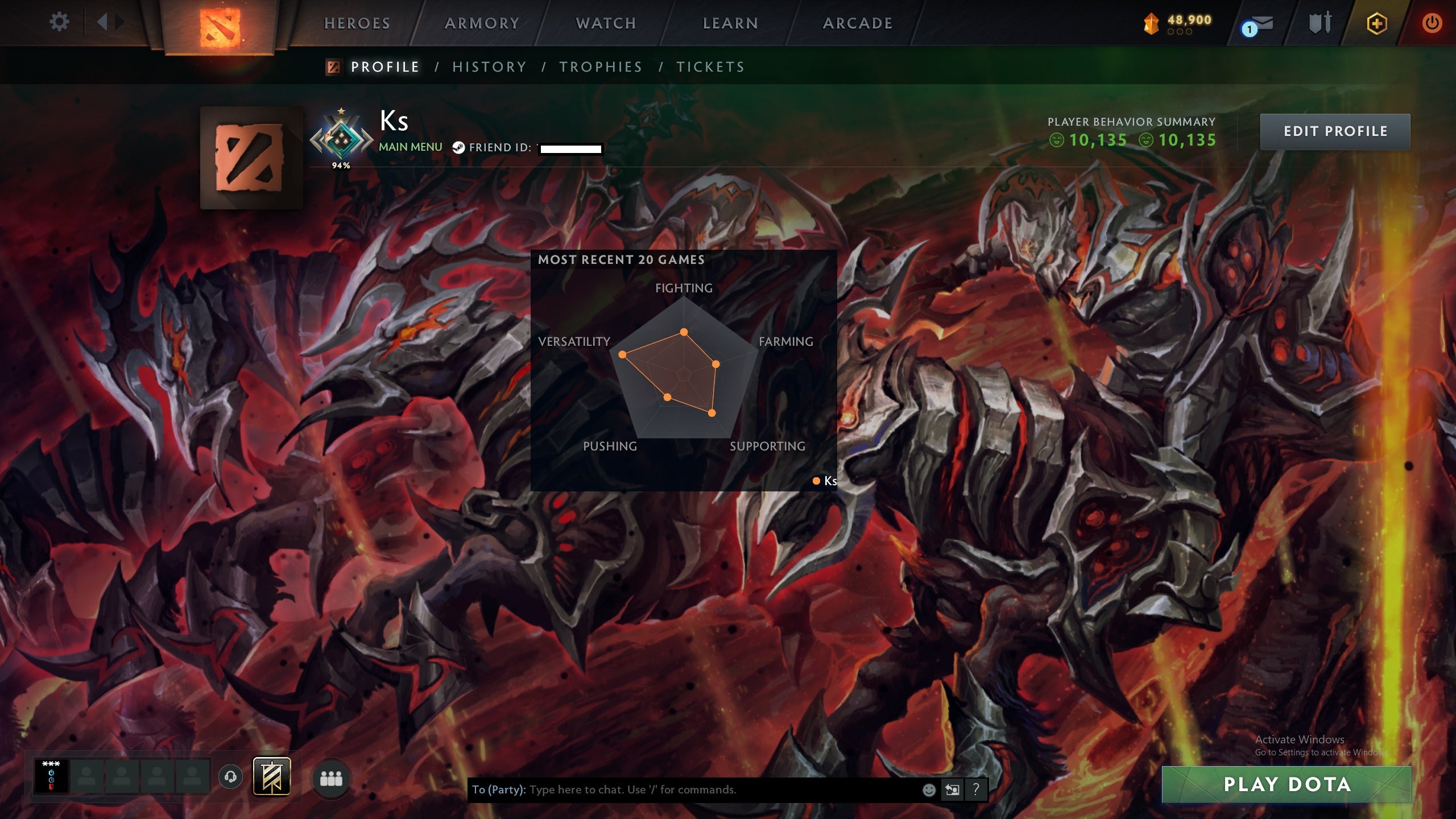Click the party chat input field
Viewport: 1456px width, 819px height.
pos(682,790)
